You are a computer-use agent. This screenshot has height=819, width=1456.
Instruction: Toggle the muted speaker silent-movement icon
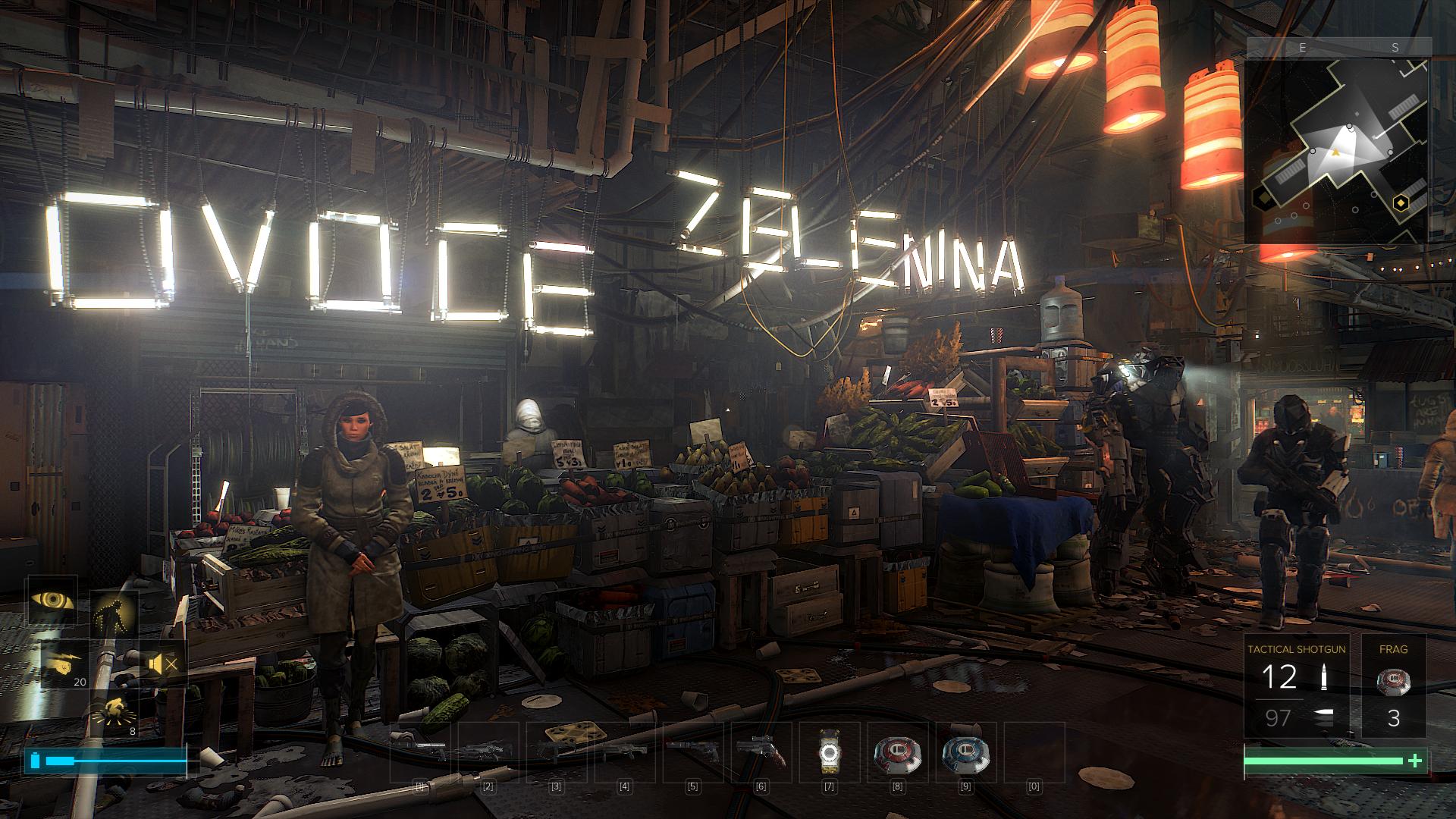[162, 665]
